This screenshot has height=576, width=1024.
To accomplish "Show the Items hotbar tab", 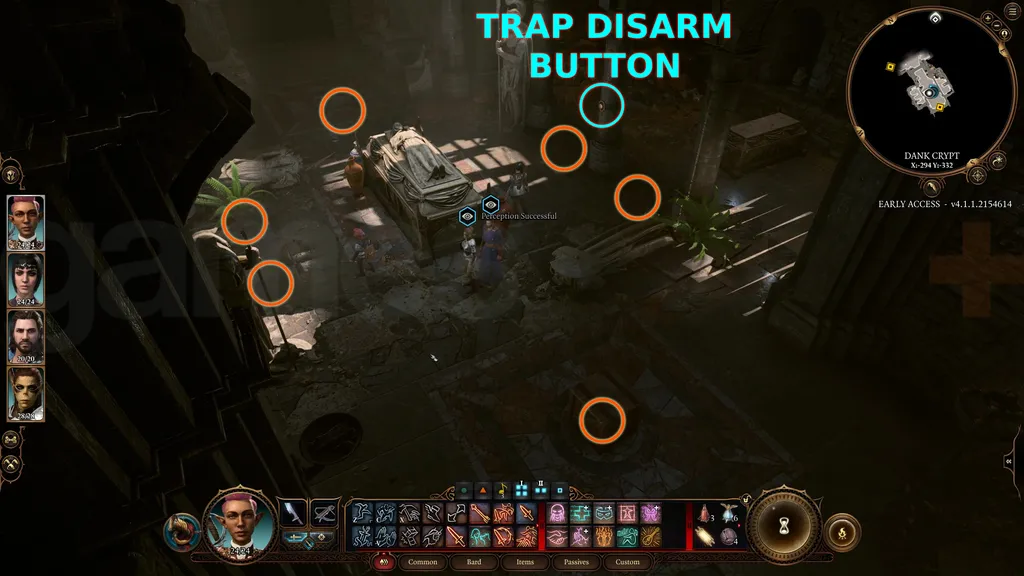I will pyautogui.click(x=525, y=562).
